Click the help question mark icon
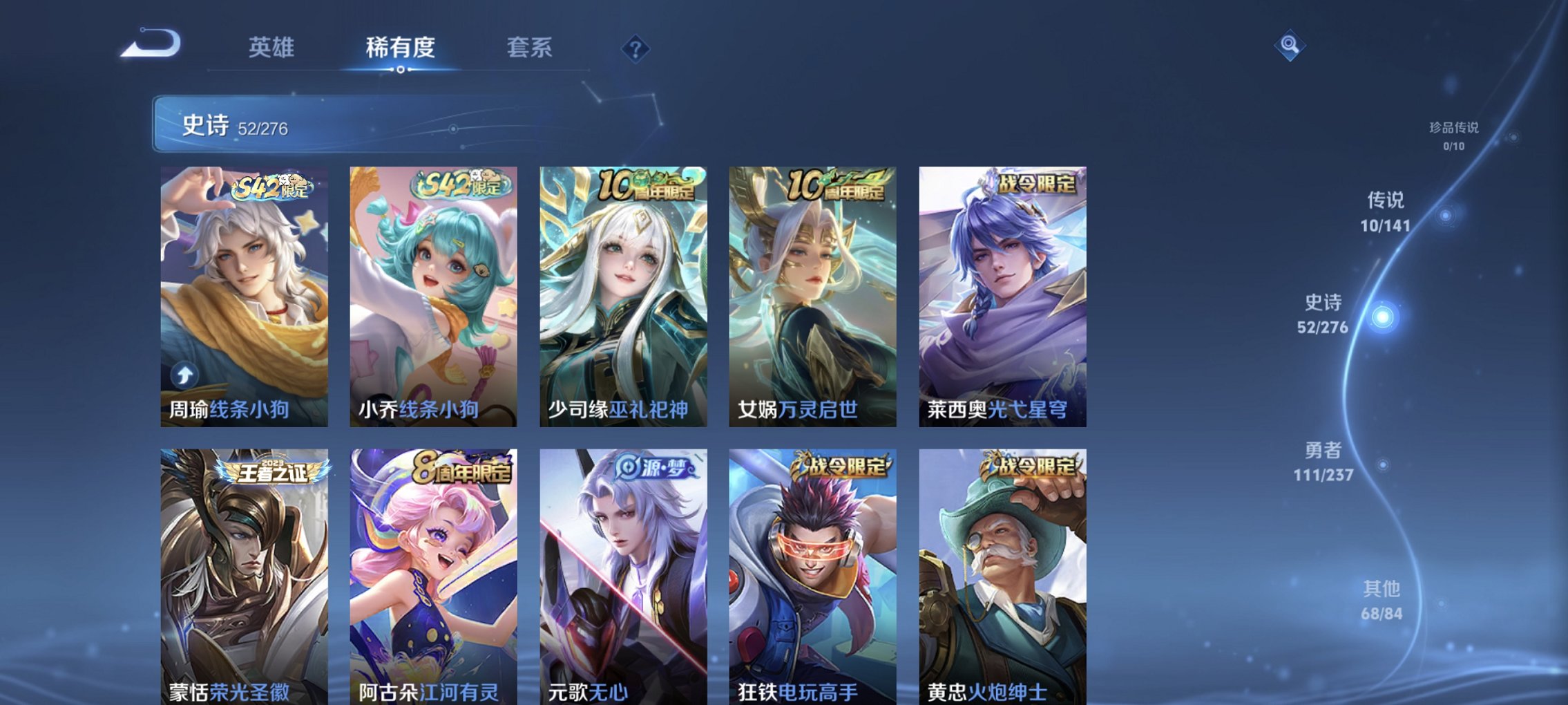1568x705 pixels. point(635,48)
